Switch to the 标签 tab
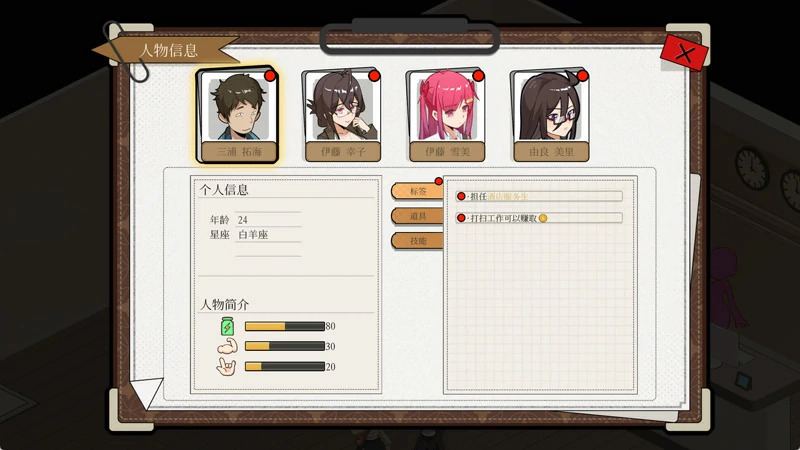The image size is (800, 450). point(416,191)
